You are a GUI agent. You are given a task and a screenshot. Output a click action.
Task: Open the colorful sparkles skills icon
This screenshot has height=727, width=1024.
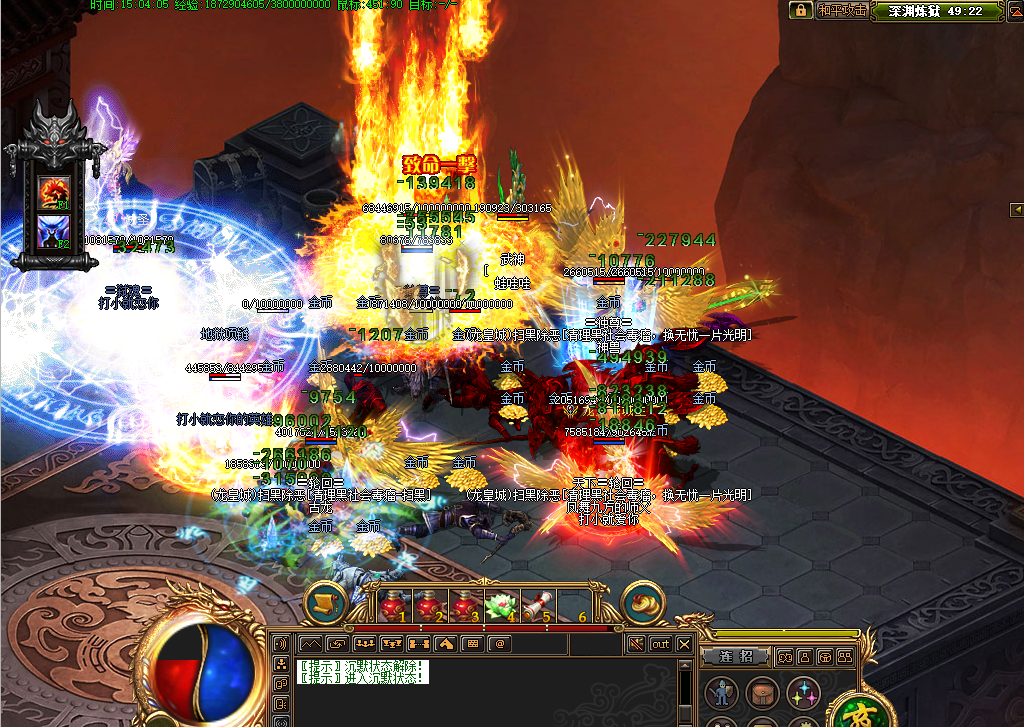(x=802, y=692)
